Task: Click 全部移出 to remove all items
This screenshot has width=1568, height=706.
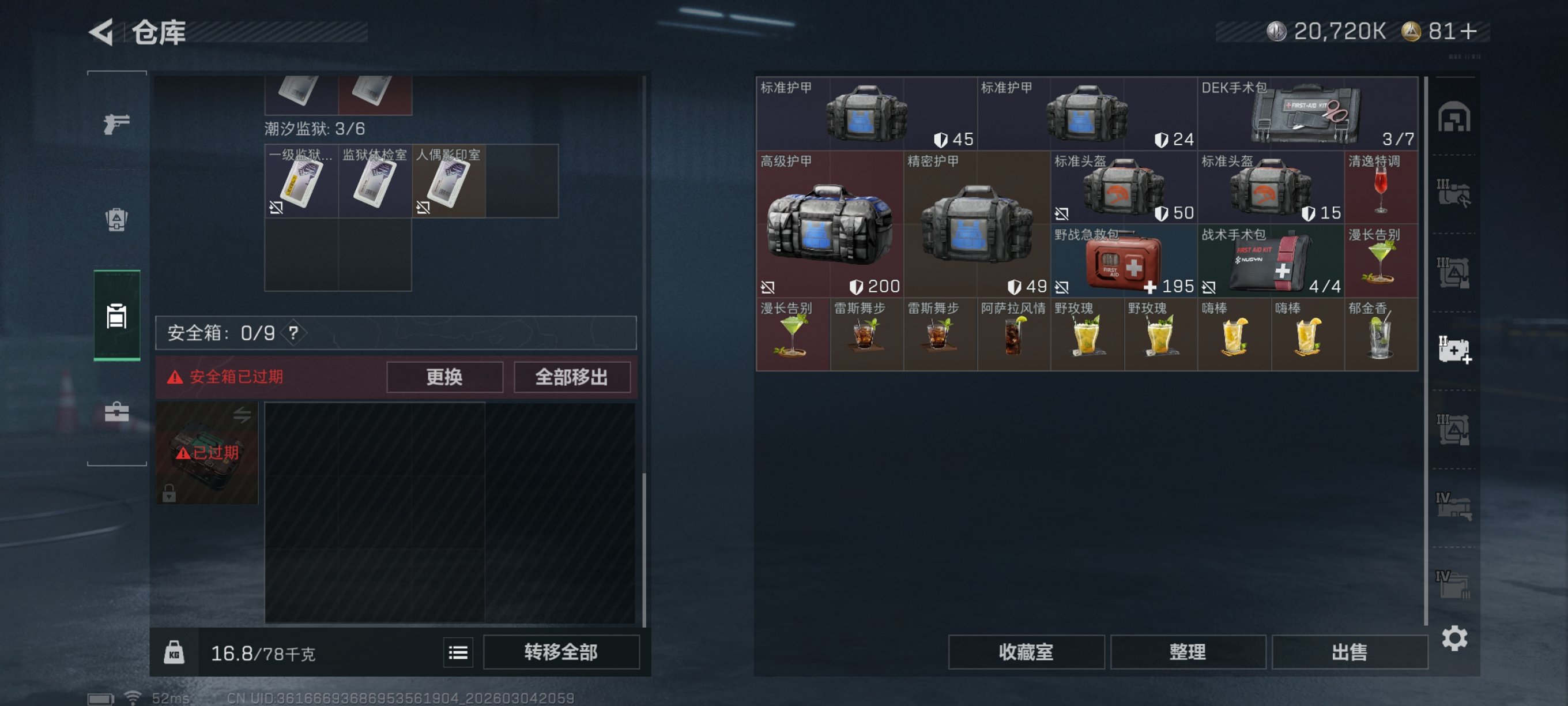Action: (x=572, y=377)
